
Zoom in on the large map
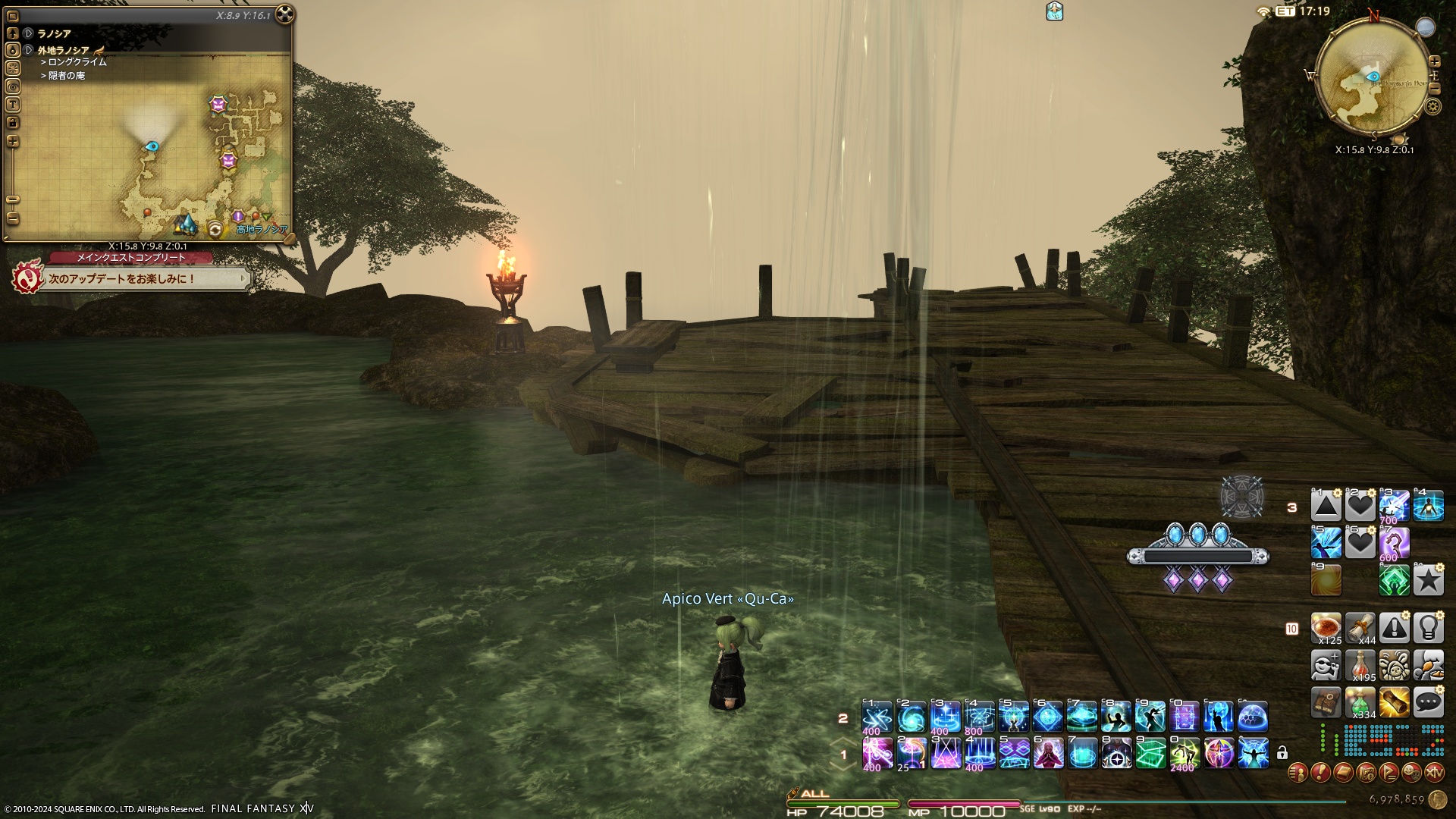click(13, 142)
